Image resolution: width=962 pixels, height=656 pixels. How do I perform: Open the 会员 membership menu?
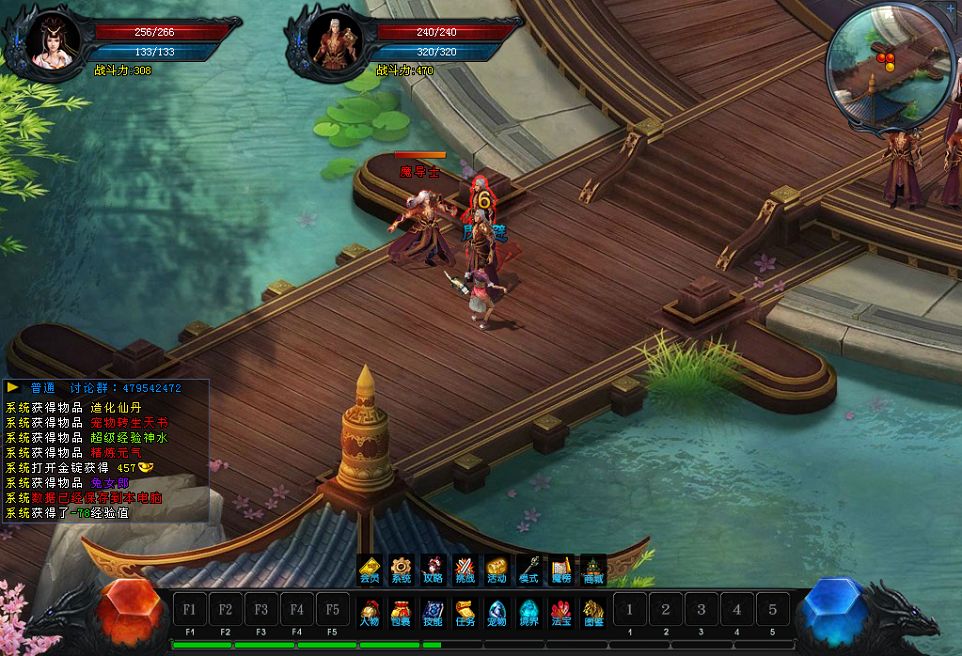pyautogui.click(x=370, y=570)
